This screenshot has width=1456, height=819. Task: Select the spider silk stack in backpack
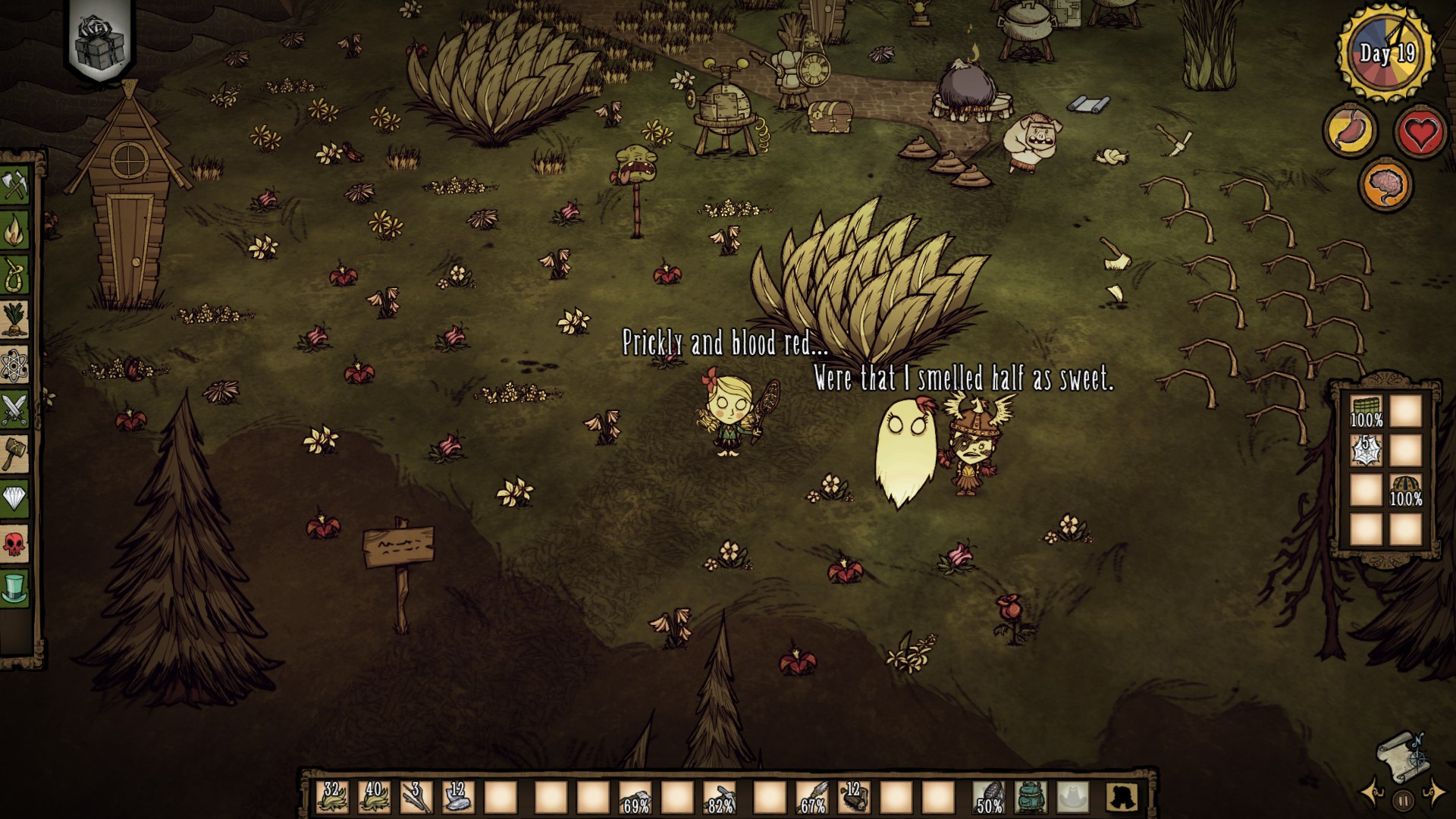[1367, 450]
